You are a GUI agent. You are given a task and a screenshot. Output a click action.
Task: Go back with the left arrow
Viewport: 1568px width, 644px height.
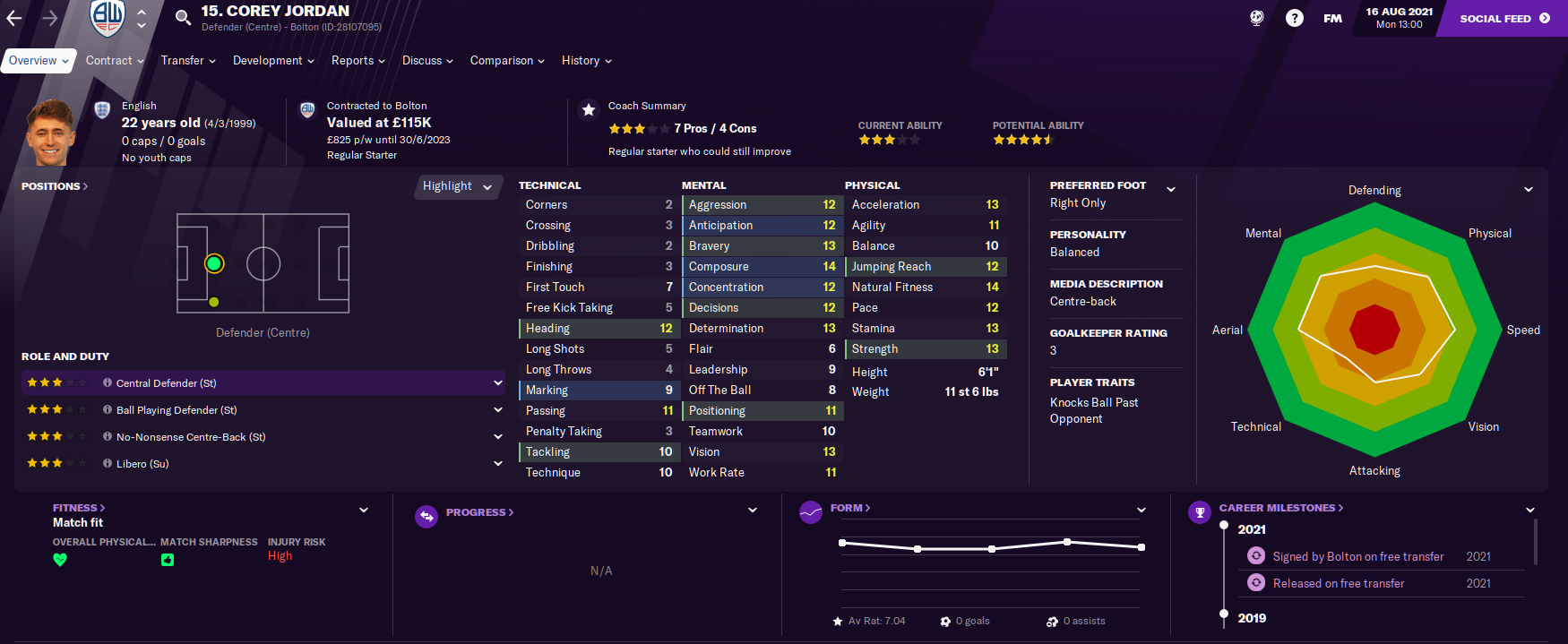click(14, 18)
